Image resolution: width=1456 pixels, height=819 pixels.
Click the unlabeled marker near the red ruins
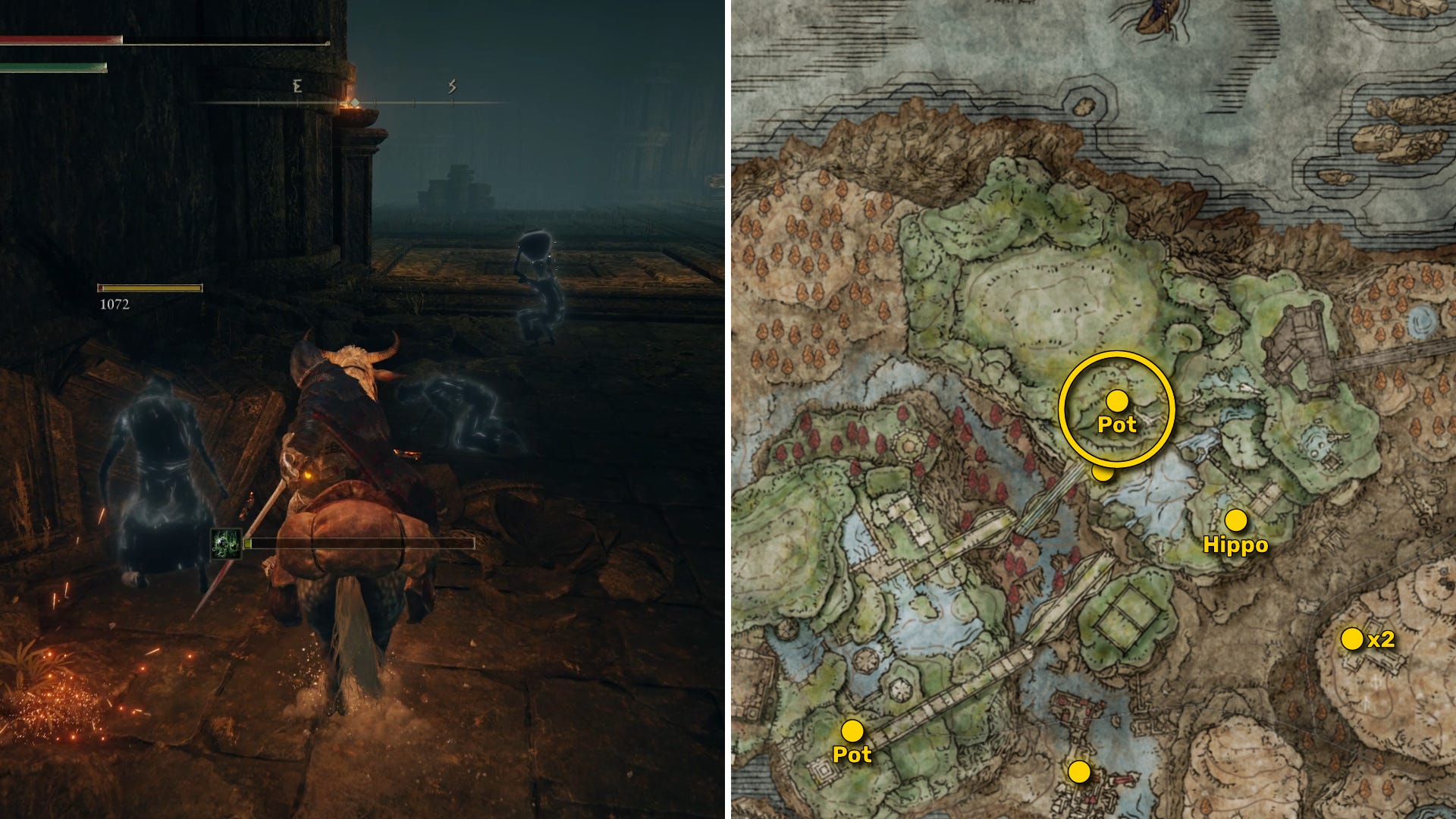tap(1079, 772)
